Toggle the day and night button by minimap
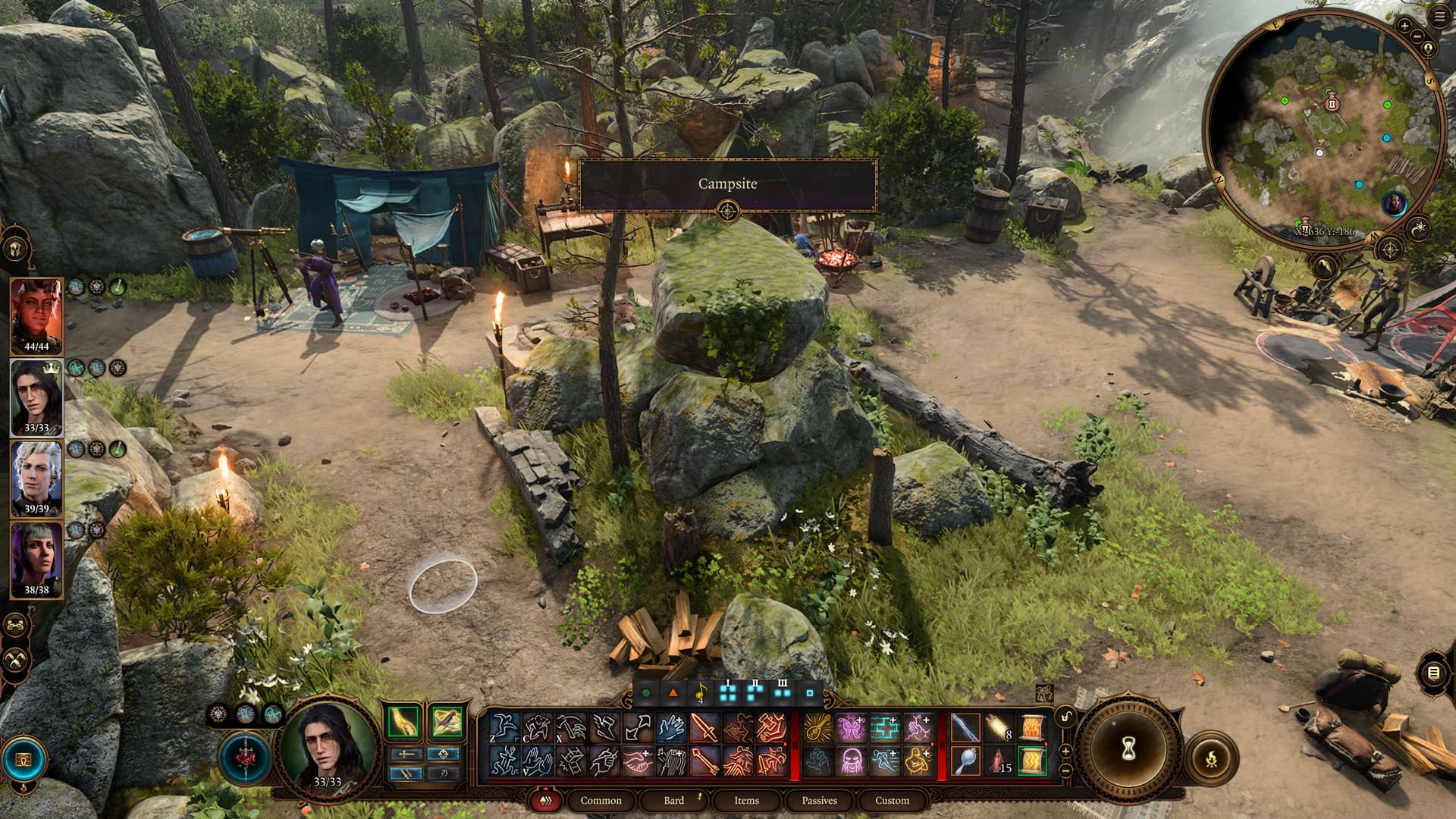The height and width of the screenshot is (819, 1456). click(1418, 227)
